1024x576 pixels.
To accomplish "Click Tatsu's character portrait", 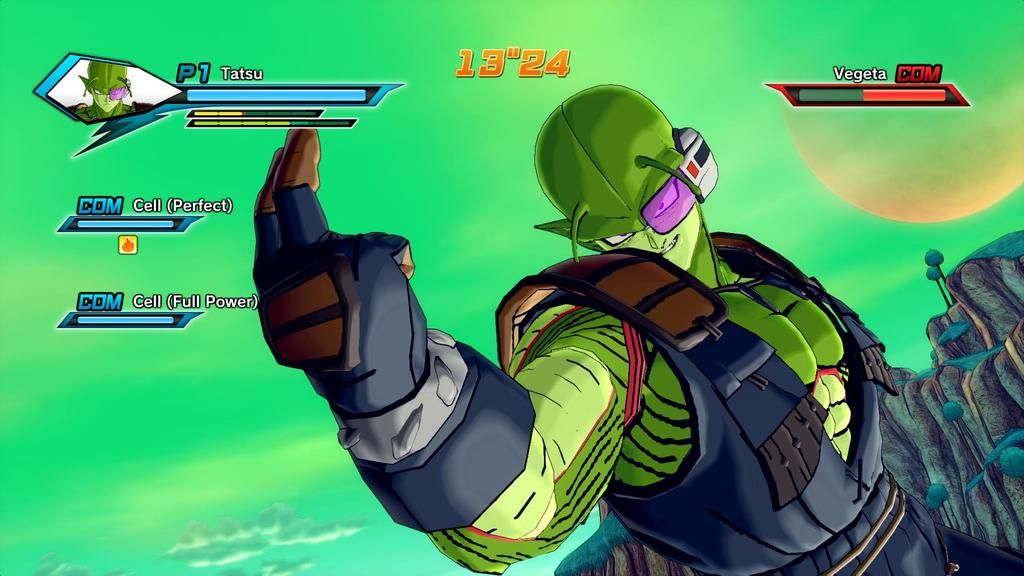I will 103,88.
